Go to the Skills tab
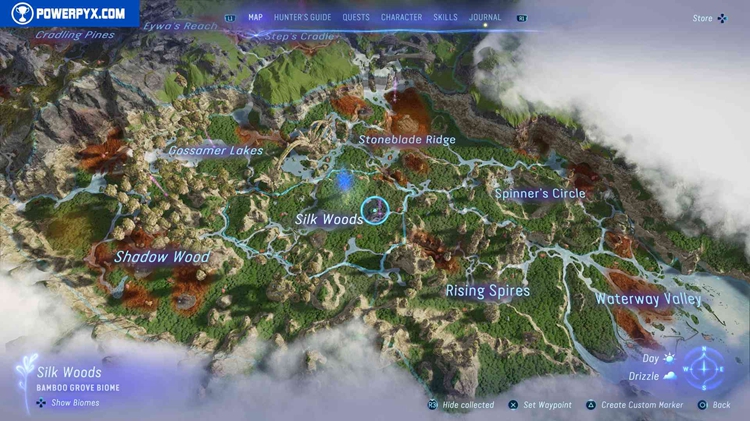 click(446, 17)
